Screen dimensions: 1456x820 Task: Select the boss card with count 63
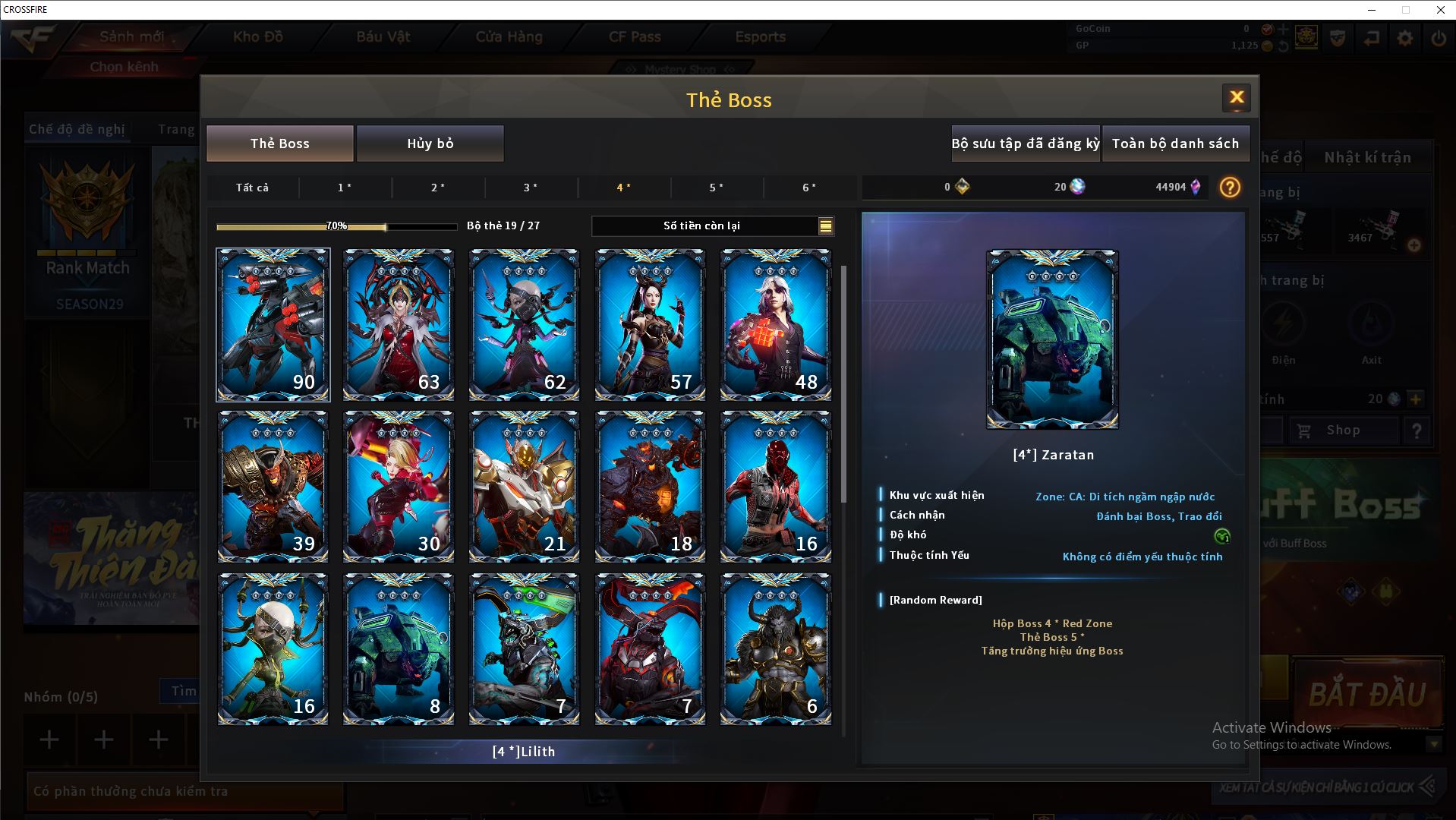tap(399, 325)
